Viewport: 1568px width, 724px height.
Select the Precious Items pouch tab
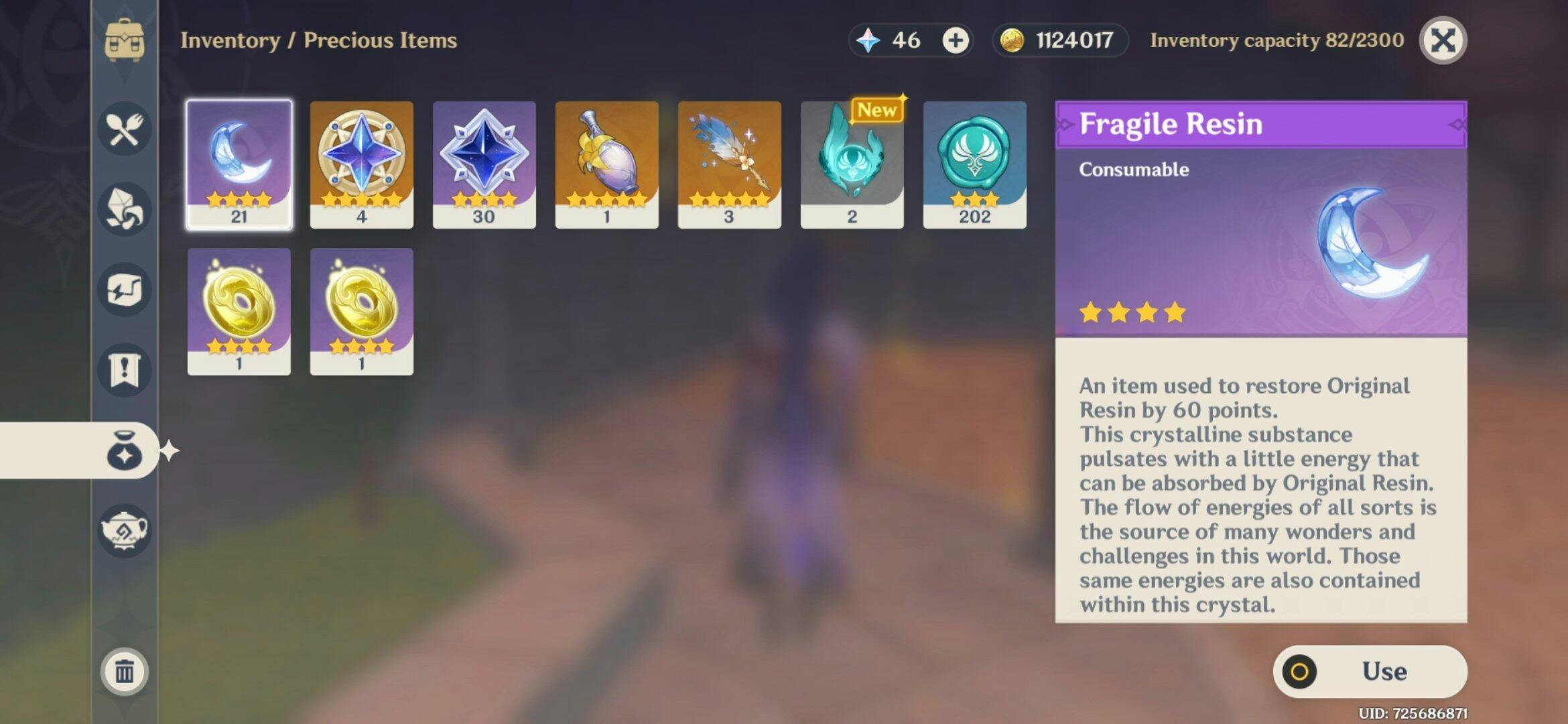[125, 450]
